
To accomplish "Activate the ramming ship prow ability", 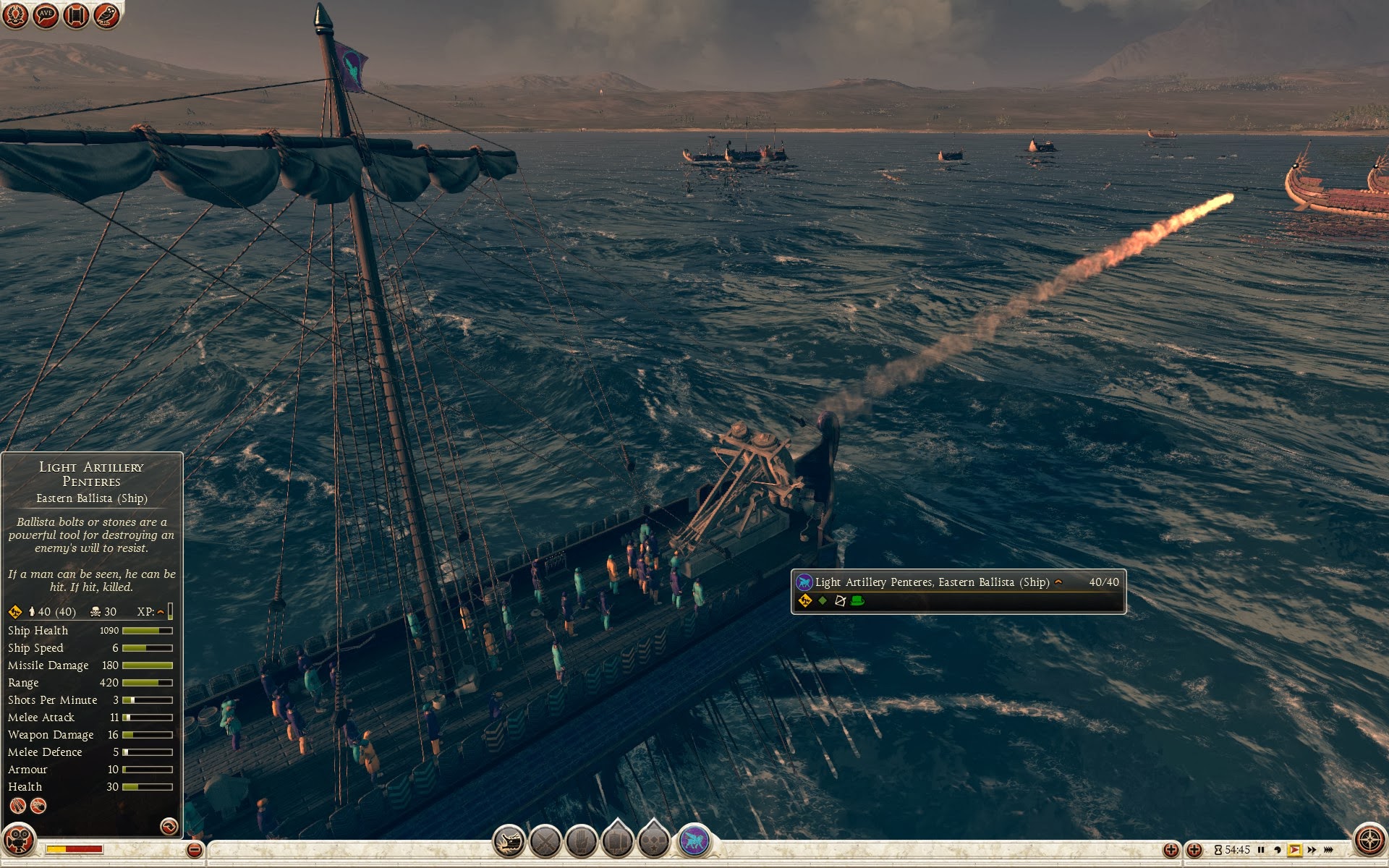I will coord(509,842).
